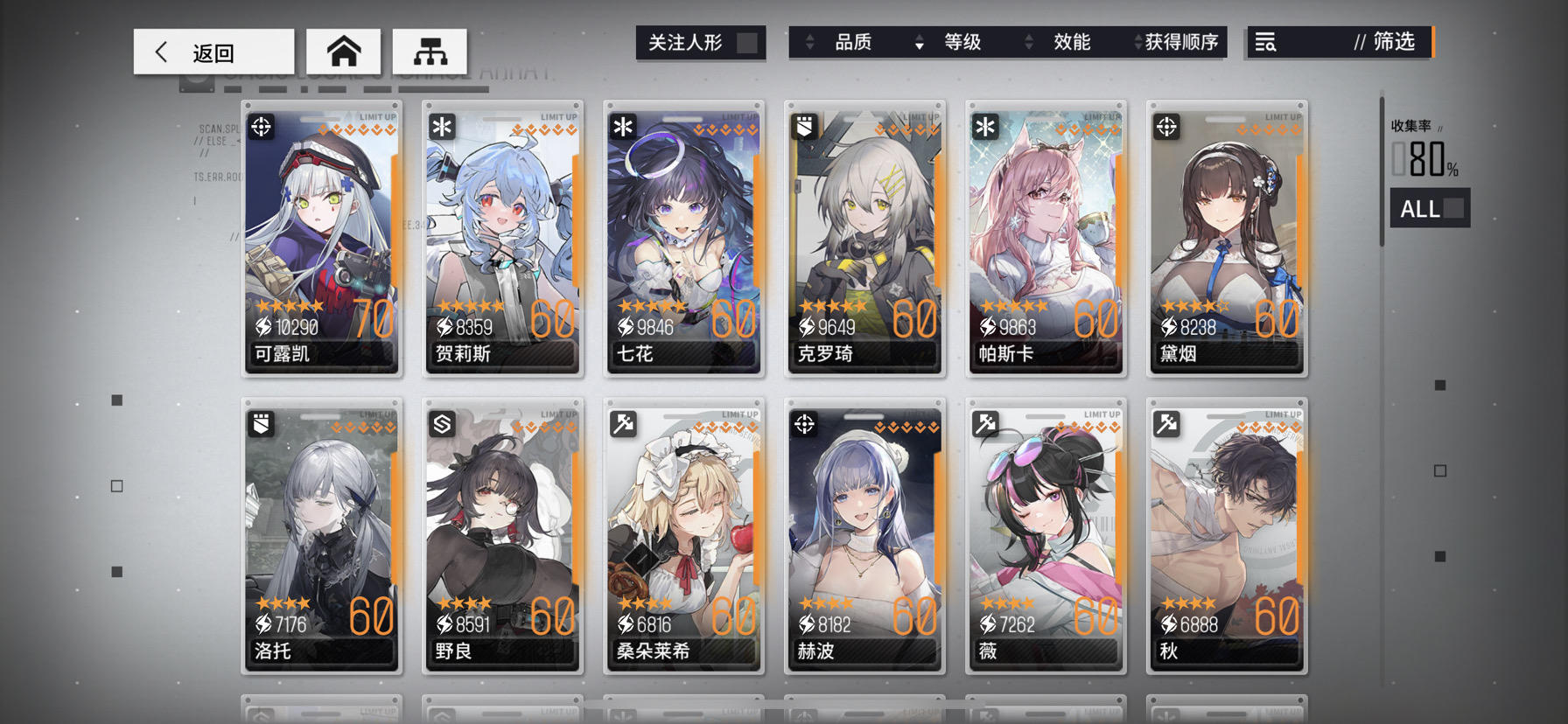Open the formation icon beside the home button
Image resolution: width=1568 pixels, height=724 pixels.
point(430,51)
